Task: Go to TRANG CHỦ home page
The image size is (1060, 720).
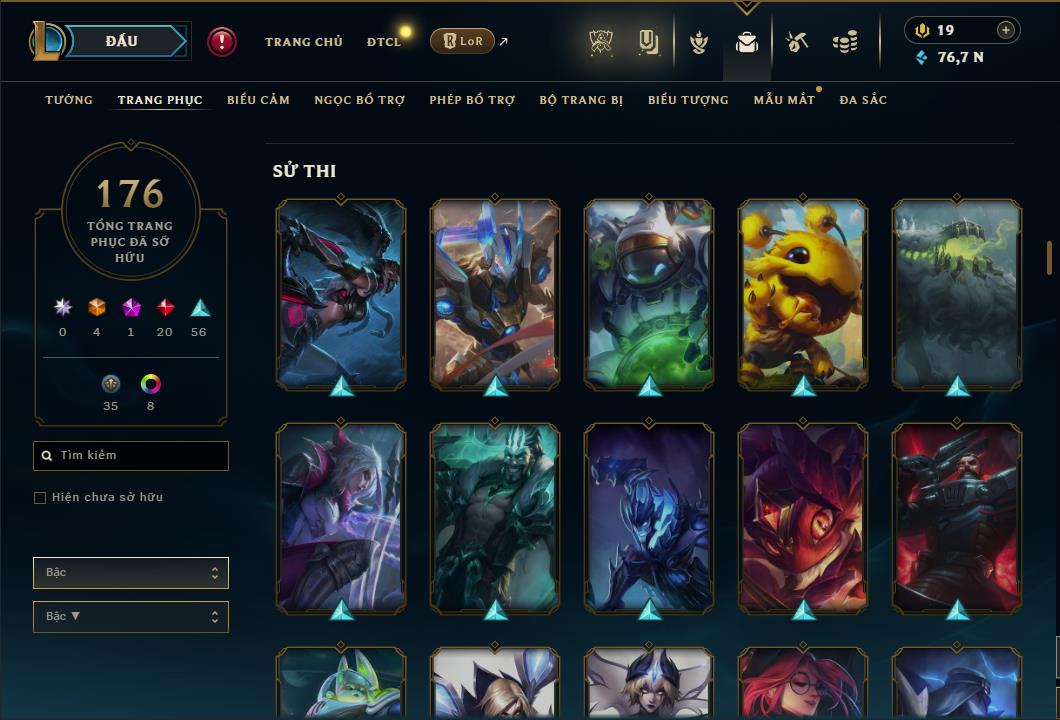Action: pos(304,42)
